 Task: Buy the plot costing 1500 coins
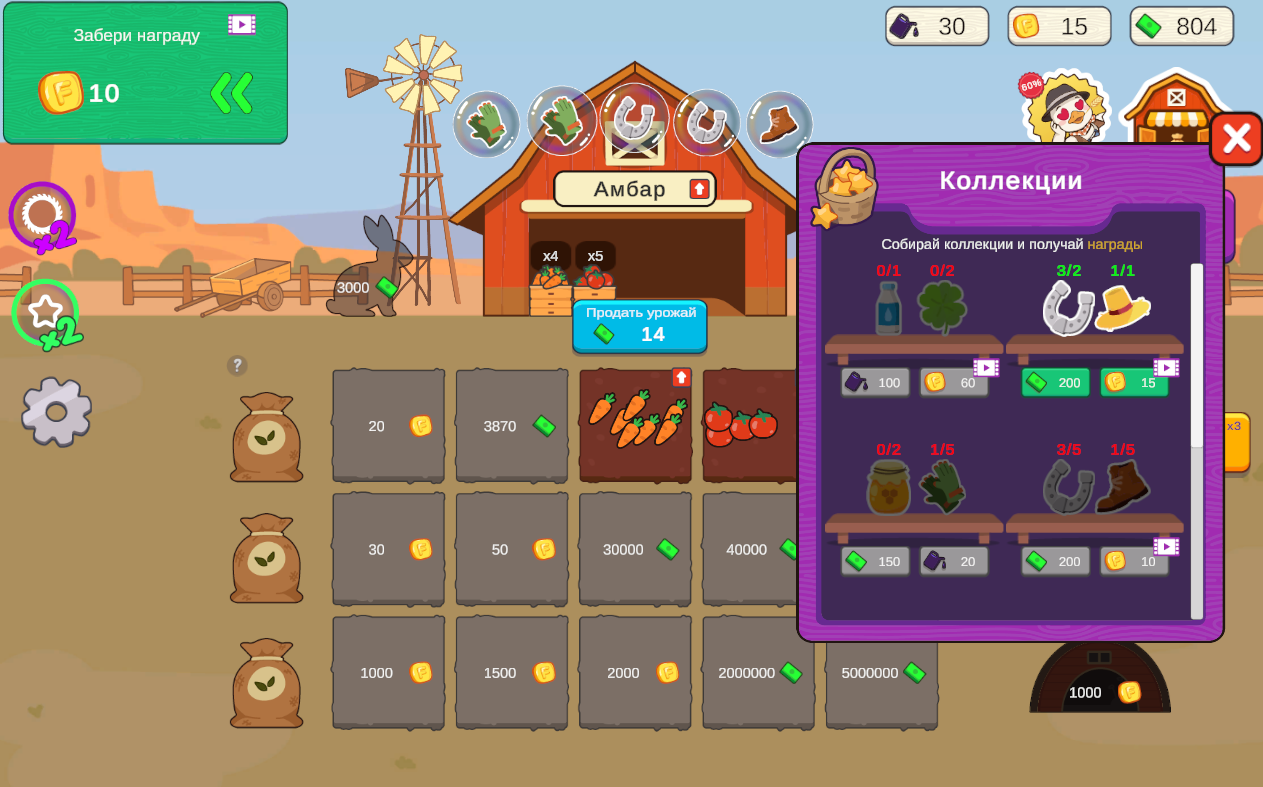point(512,672)
